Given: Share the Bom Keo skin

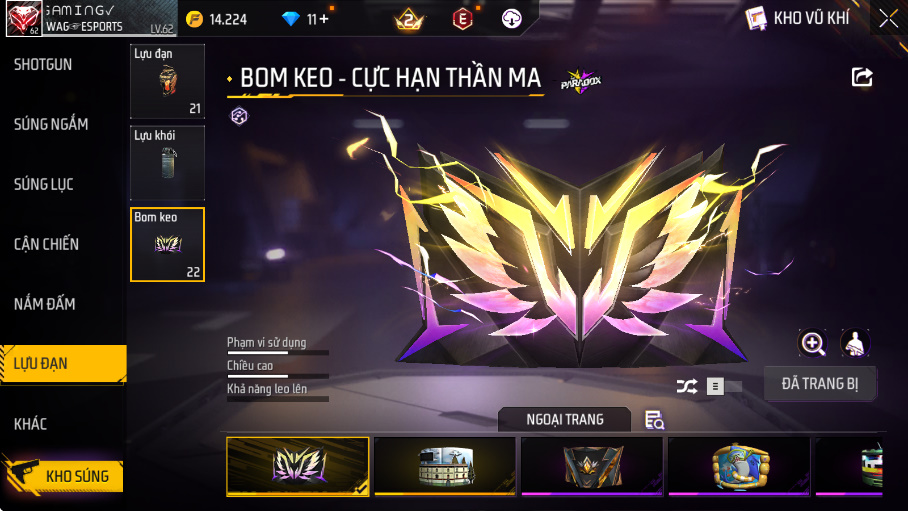Looking at the screenshot, I should pyautogui.click(x=862, y=78).
